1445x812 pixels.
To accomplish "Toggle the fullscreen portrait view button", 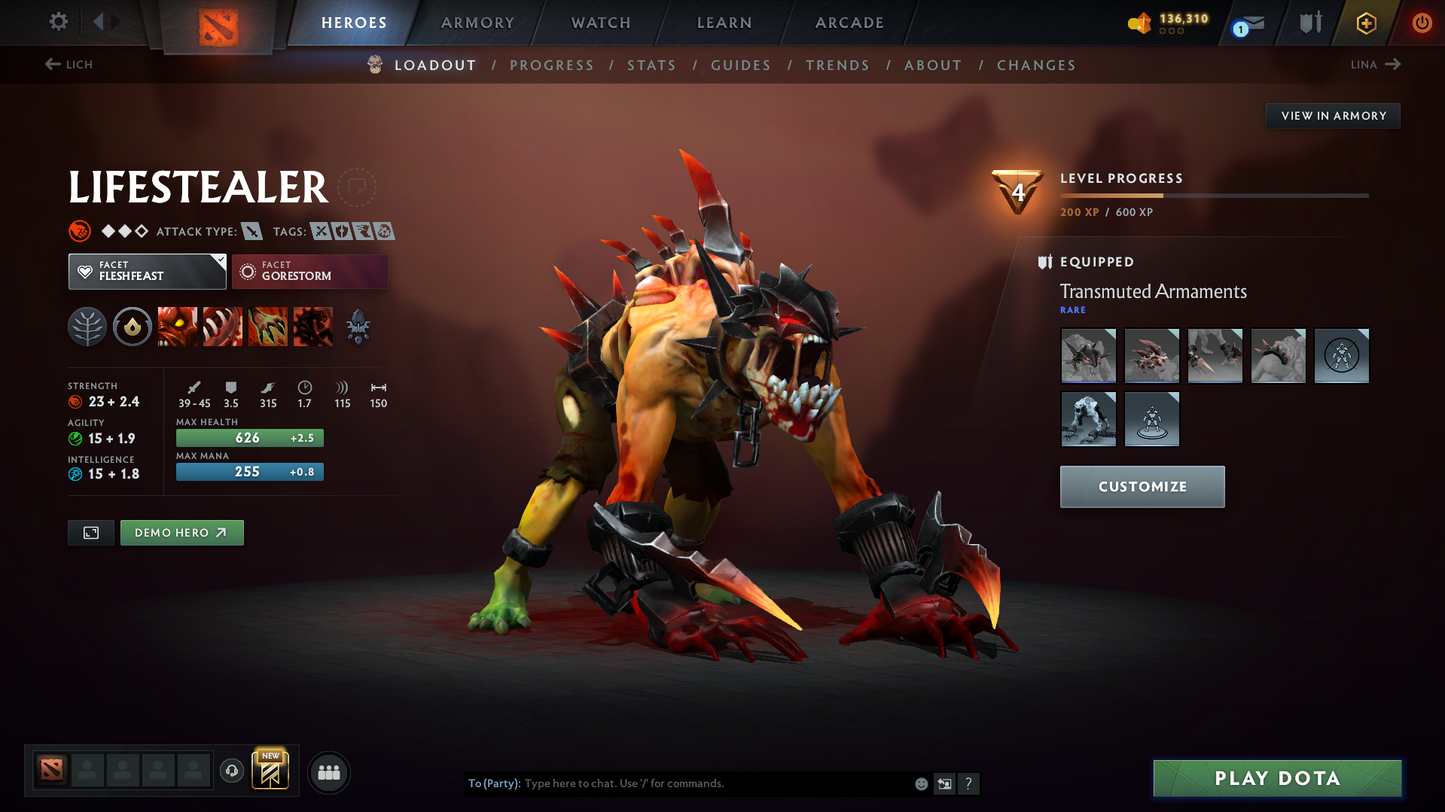I will (x=90, y=532).
